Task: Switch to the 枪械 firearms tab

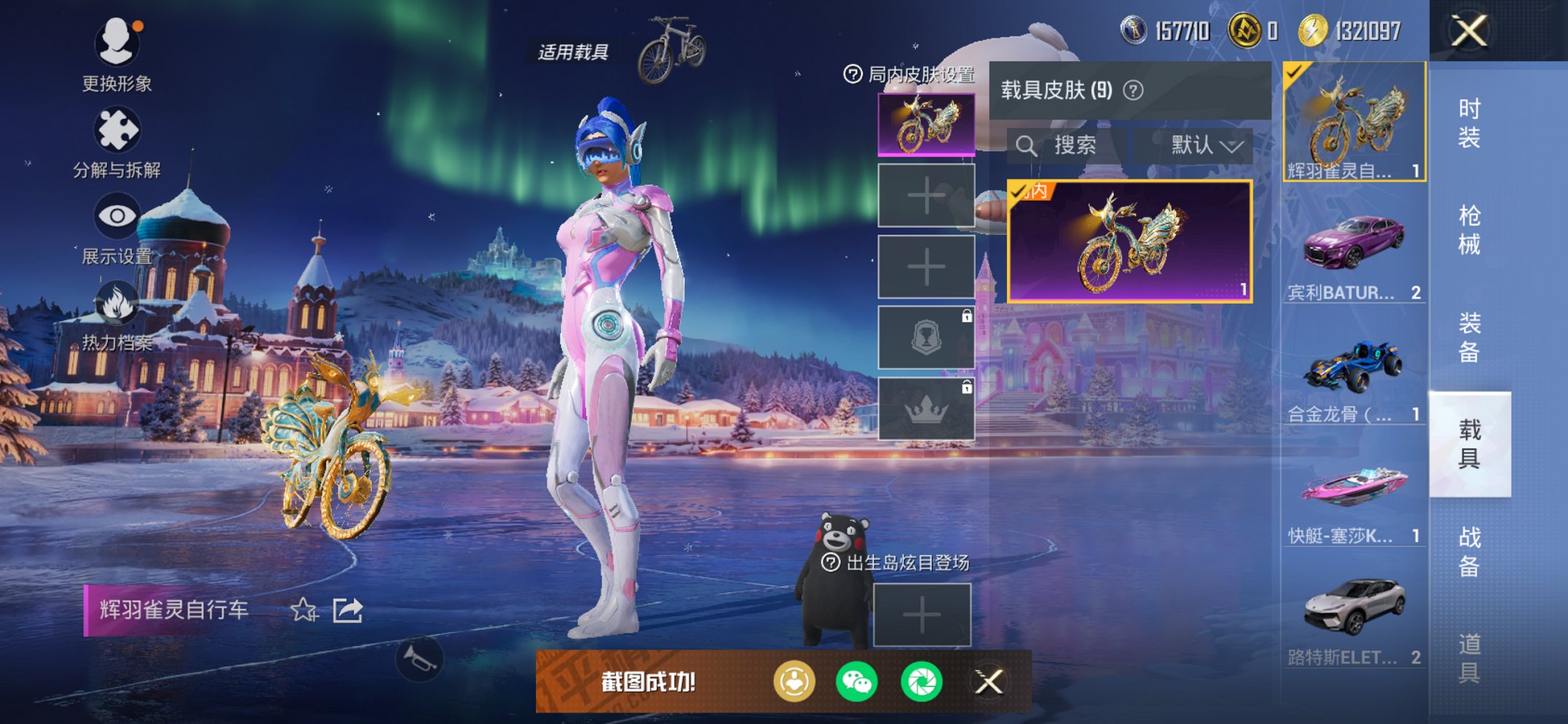Action: (1469, 229)
